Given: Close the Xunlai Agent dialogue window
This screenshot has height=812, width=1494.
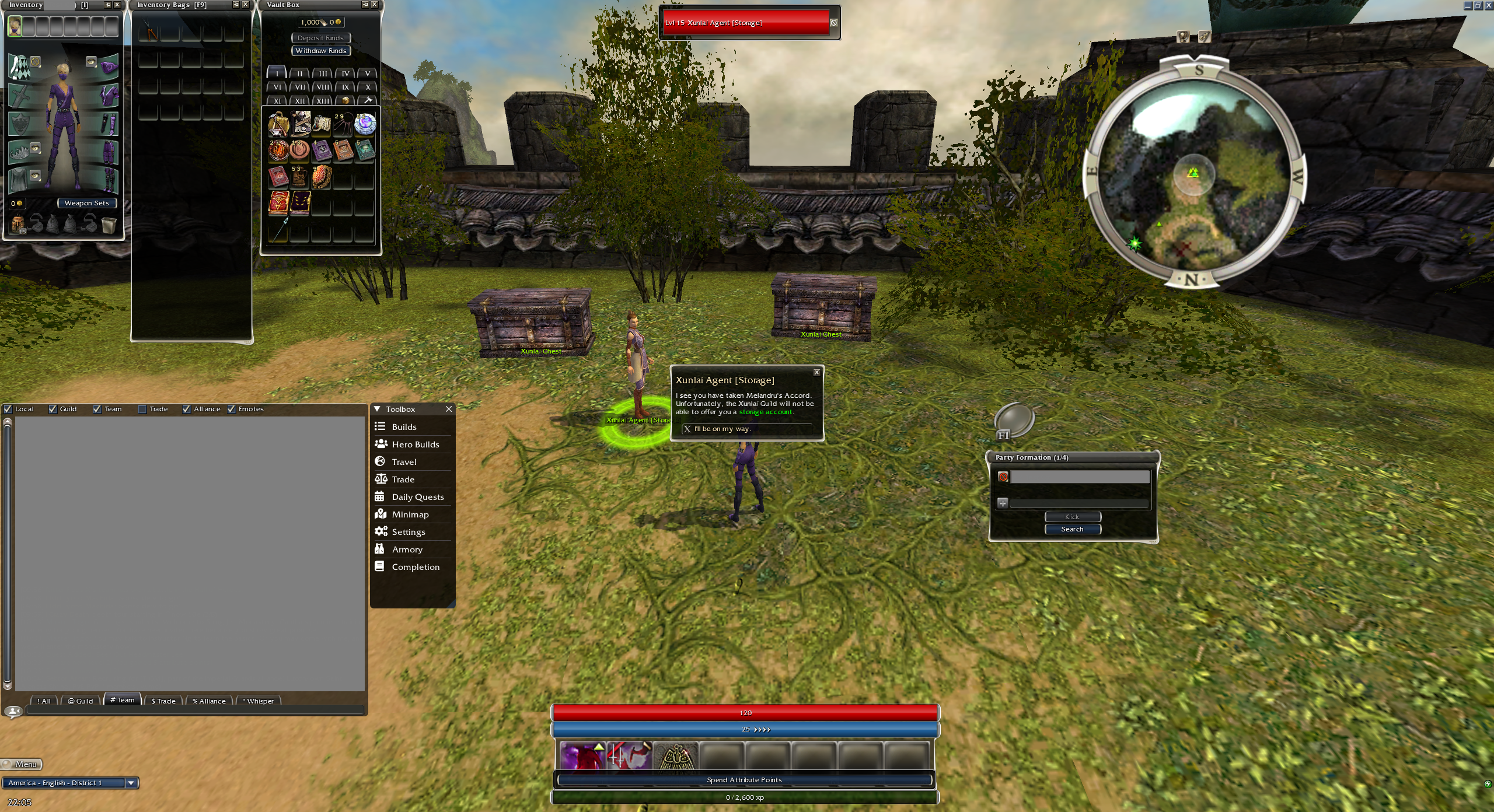Looking at the screenshot, I should click(816, 372).
